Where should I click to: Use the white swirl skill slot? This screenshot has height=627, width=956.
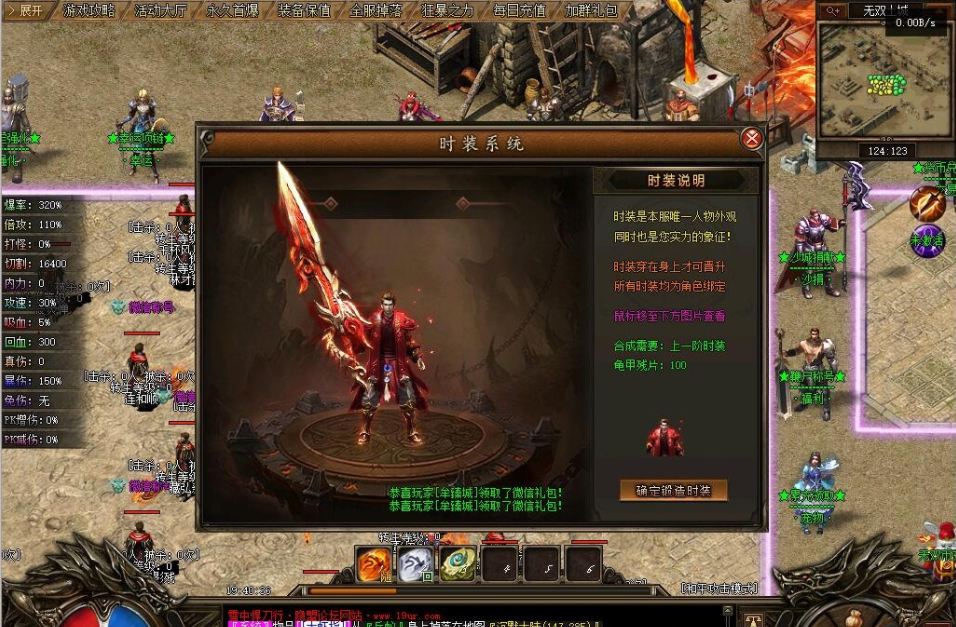(x=416, y=565)
